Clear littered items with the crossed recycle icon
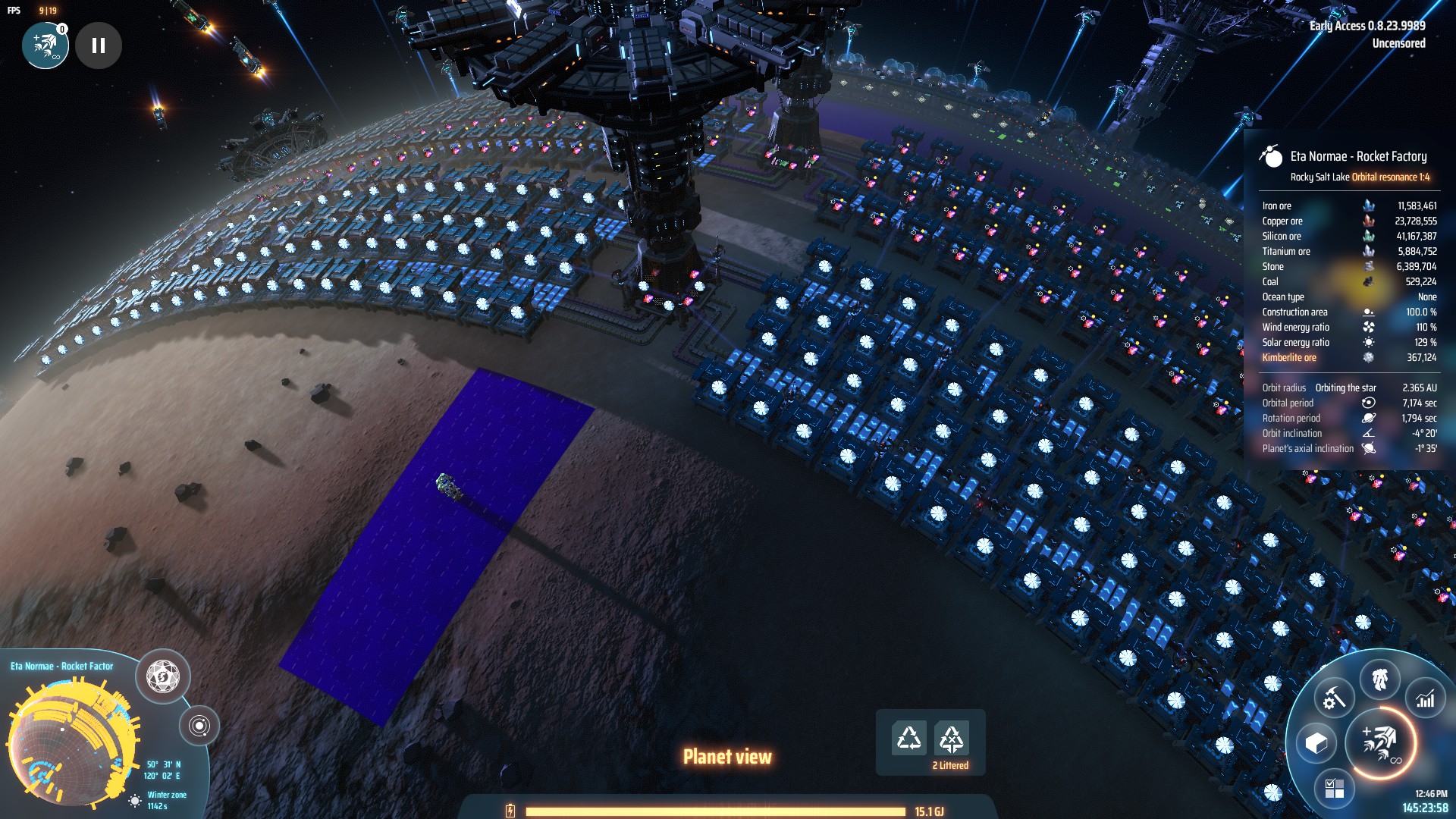Viewport: 1456px width, 819px height. click(x=951, y=737)
